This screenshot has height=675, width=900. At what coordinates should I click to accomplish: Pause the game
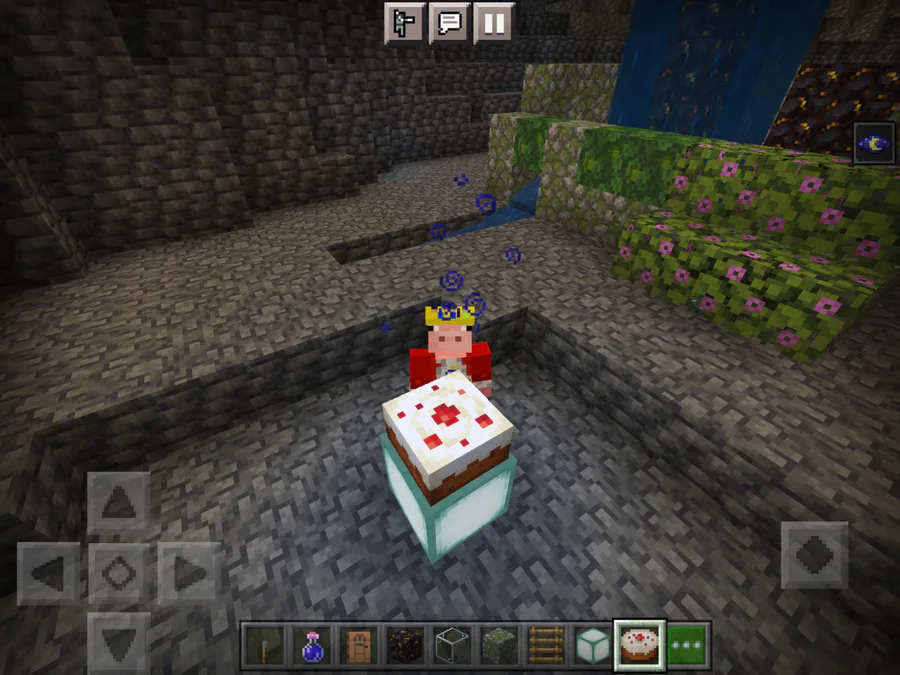pyautogui.click(x=493, y=22)
